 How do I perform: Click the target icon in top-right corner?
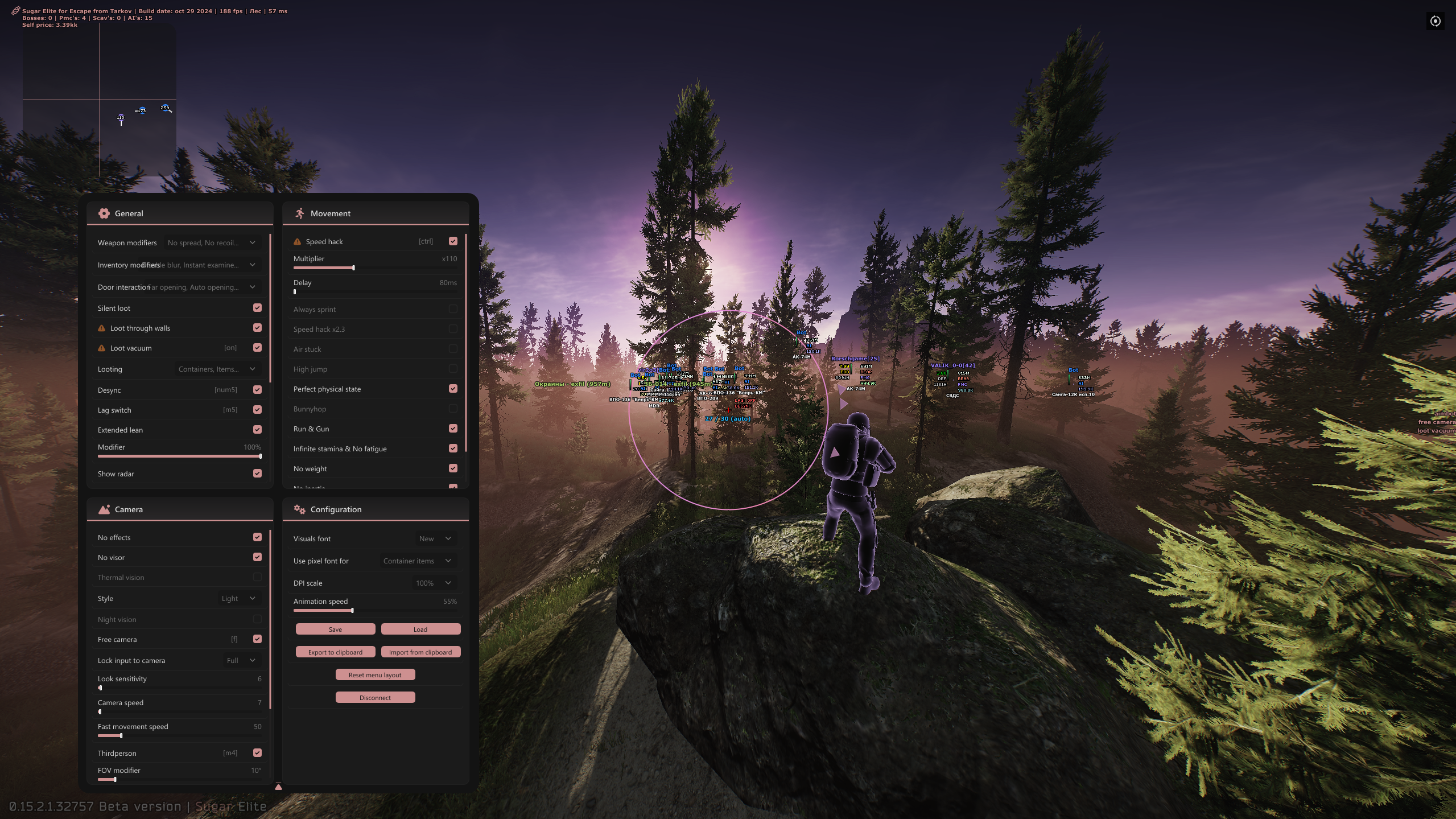coord(1435,21)
